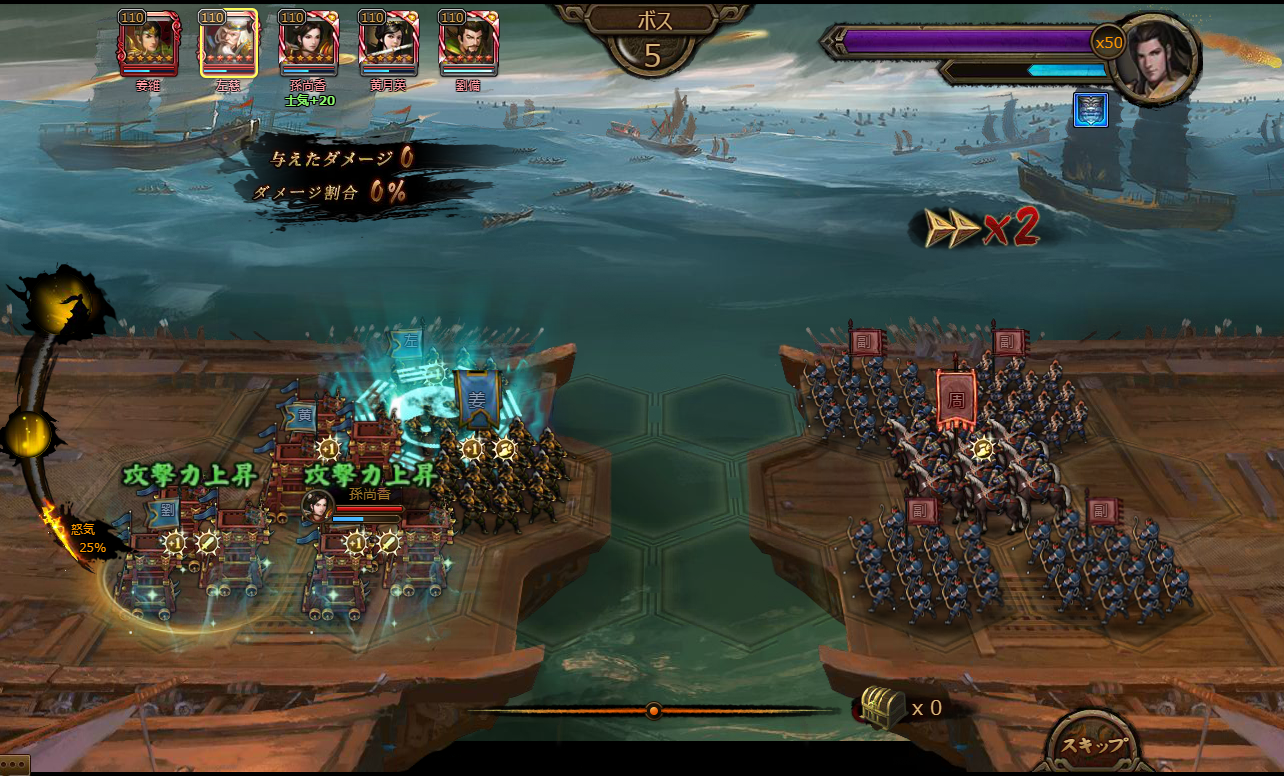Select the 劉備 hero card

tap(468, 44)
